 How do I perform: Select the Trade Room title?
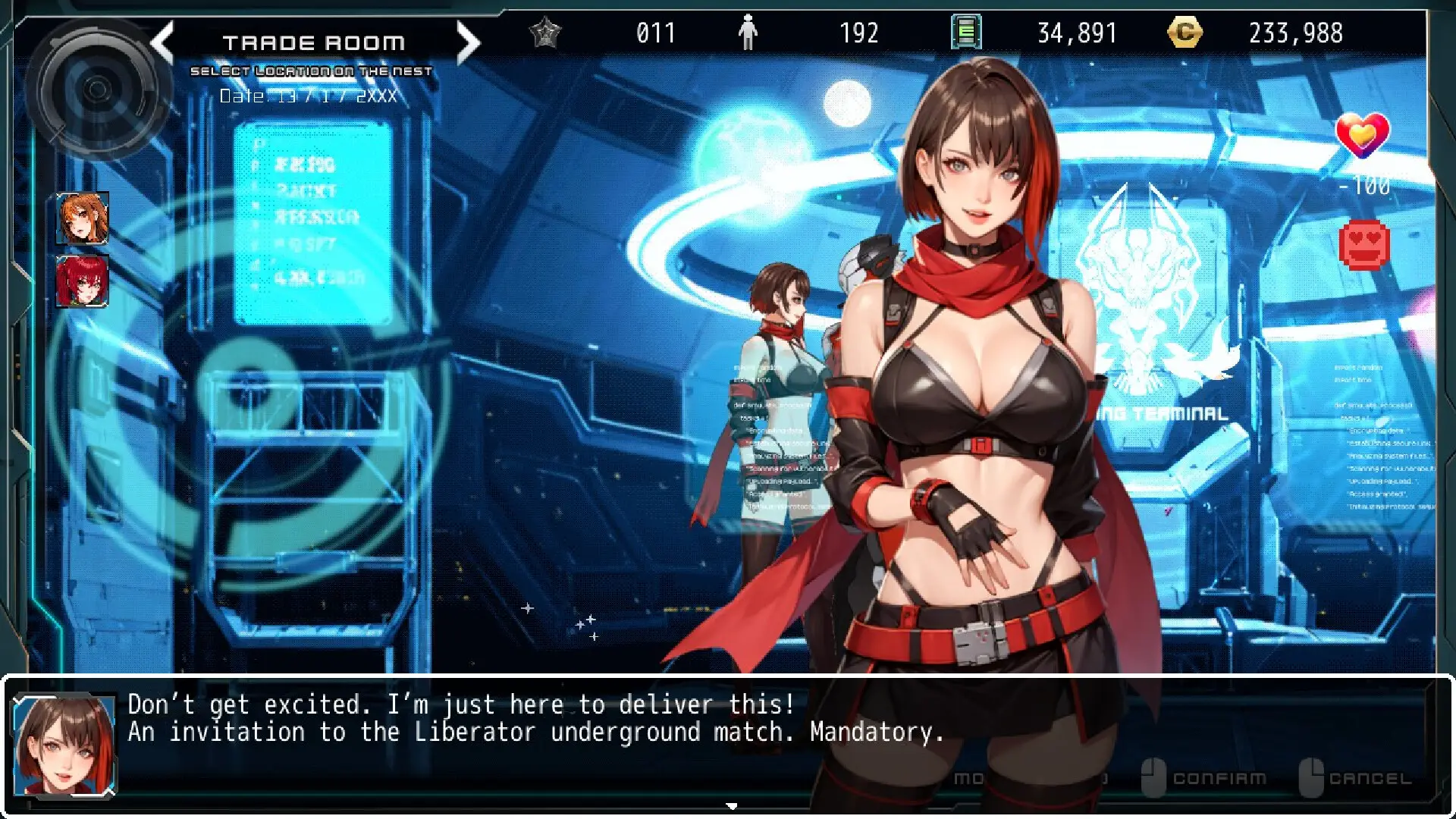(x=315, y=42)
